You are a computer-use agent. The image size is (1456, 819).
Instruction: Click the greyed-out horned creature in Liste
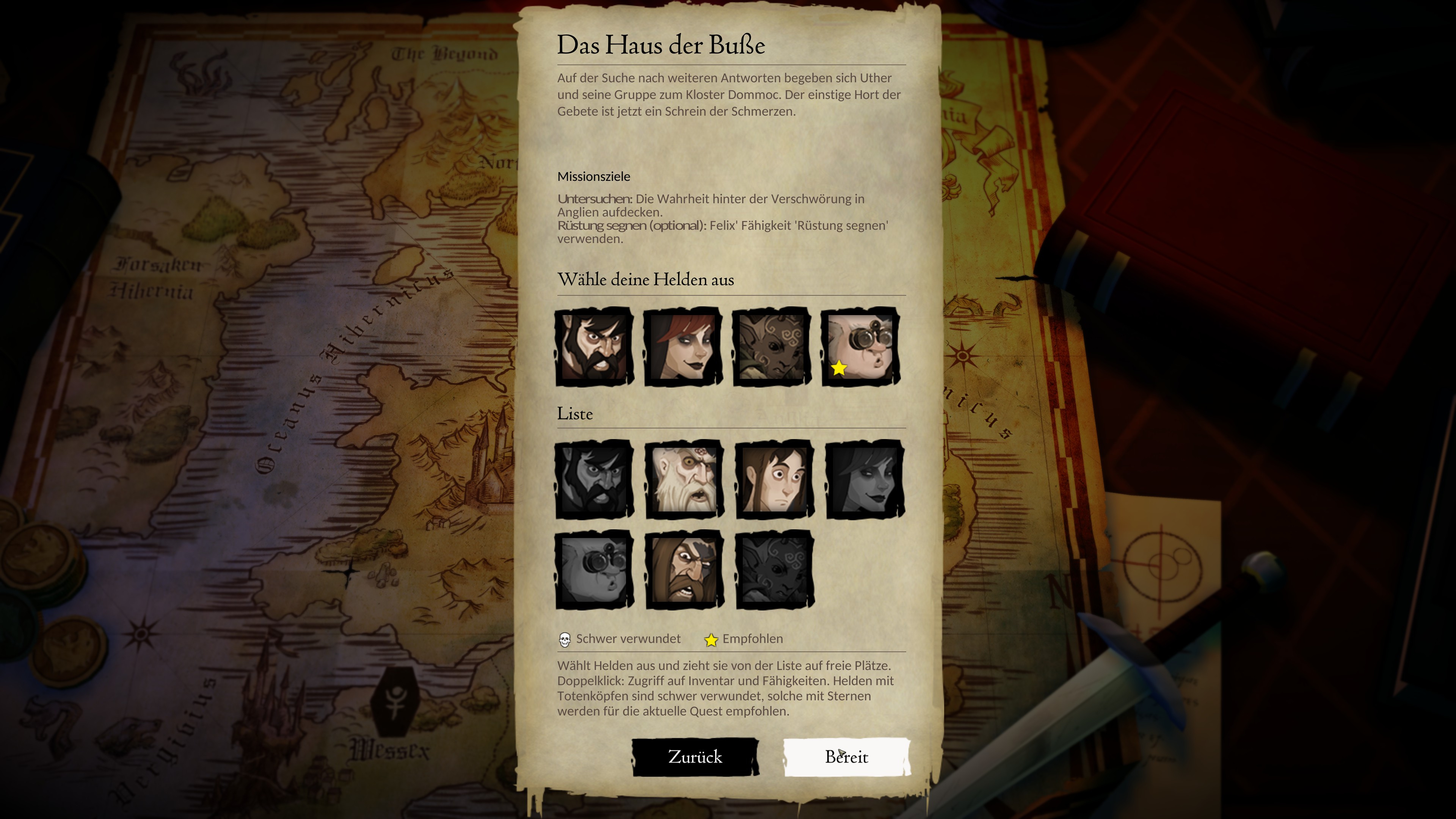click(x=774, y=570)
